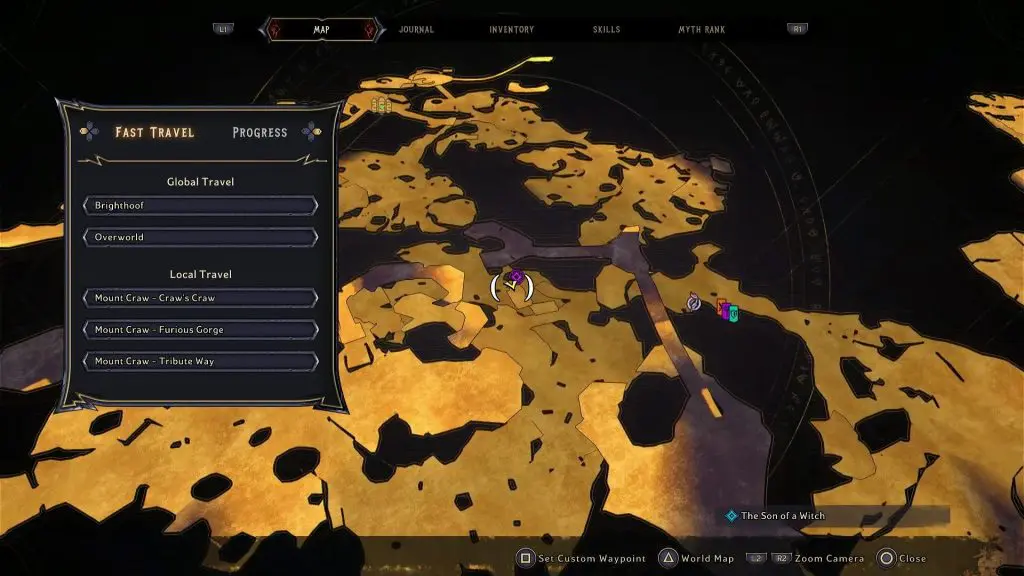Click the golden map marker at top
The height and width of the screenshot is (576, 1024).
tap(380, 104)
